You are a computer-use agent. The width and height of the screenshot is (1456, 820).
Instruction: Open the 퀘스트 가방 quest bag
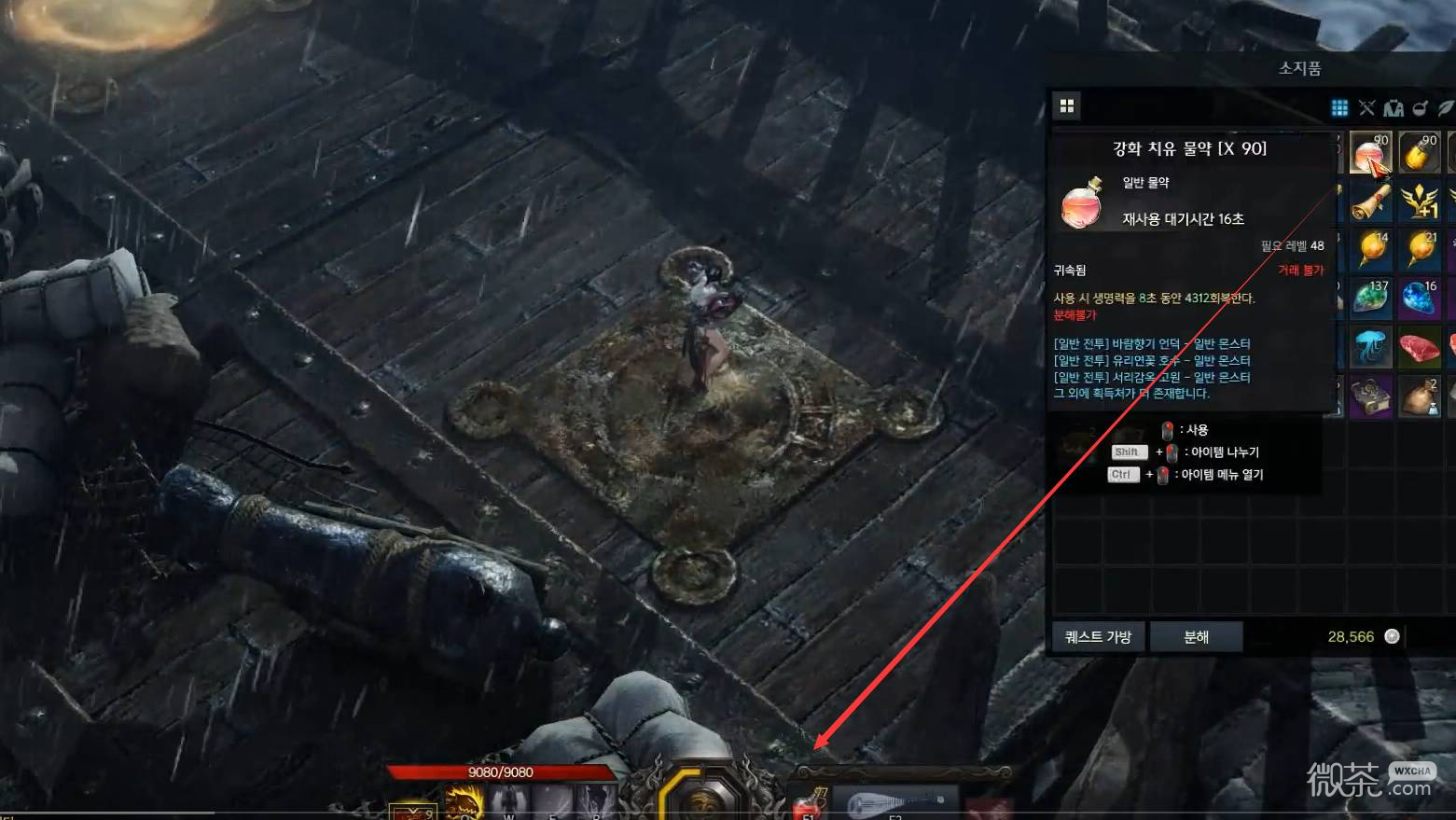tap(1098, 636)
